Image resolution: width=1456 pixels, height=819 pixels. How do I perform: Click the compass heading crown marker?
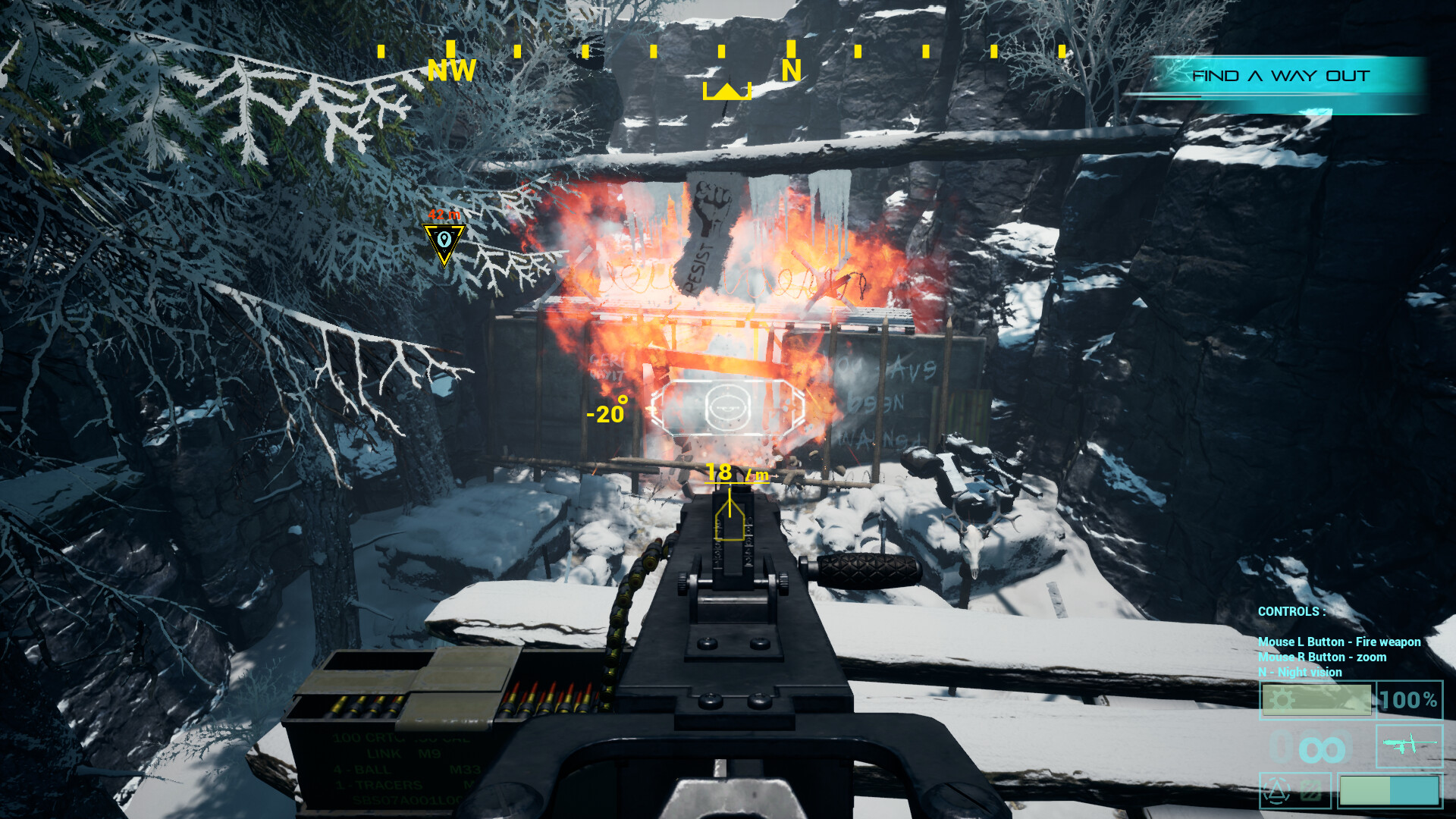click(x=726, y=91)
